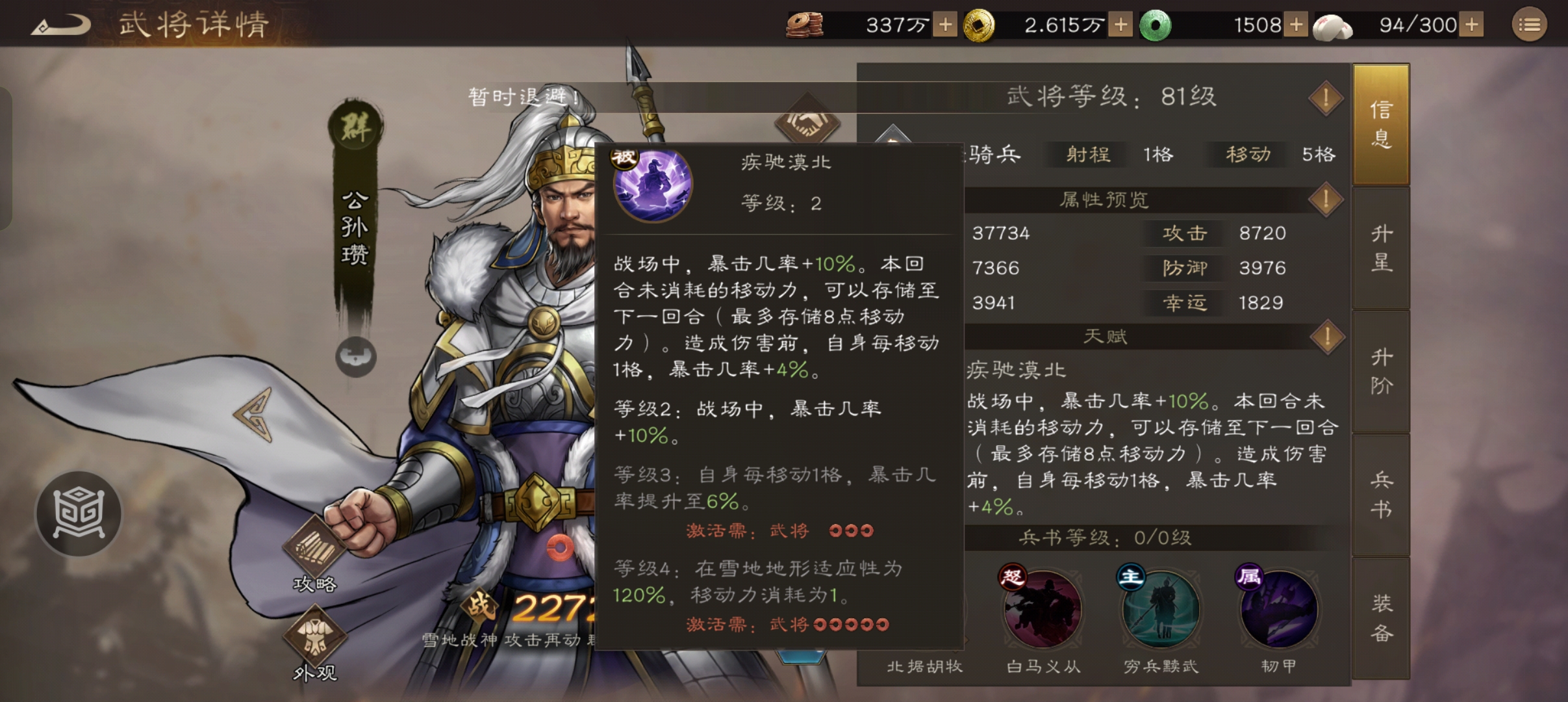Click the jade currency icon
This screenshot has height=702, width=1568.
point(1156,25)
